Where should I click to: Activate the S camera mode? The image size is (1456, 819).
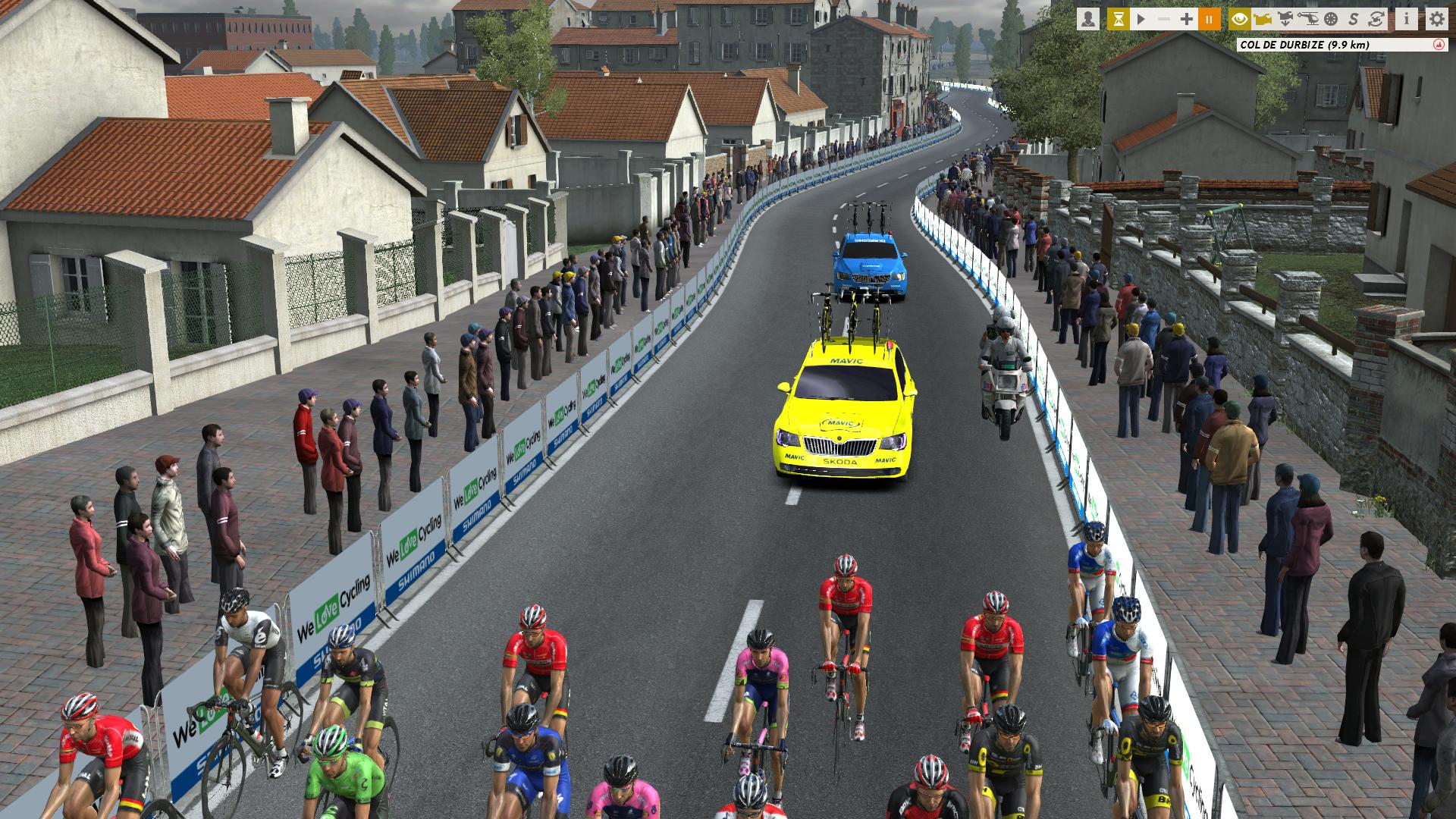pyautogui.click(x=1354, y=19)
